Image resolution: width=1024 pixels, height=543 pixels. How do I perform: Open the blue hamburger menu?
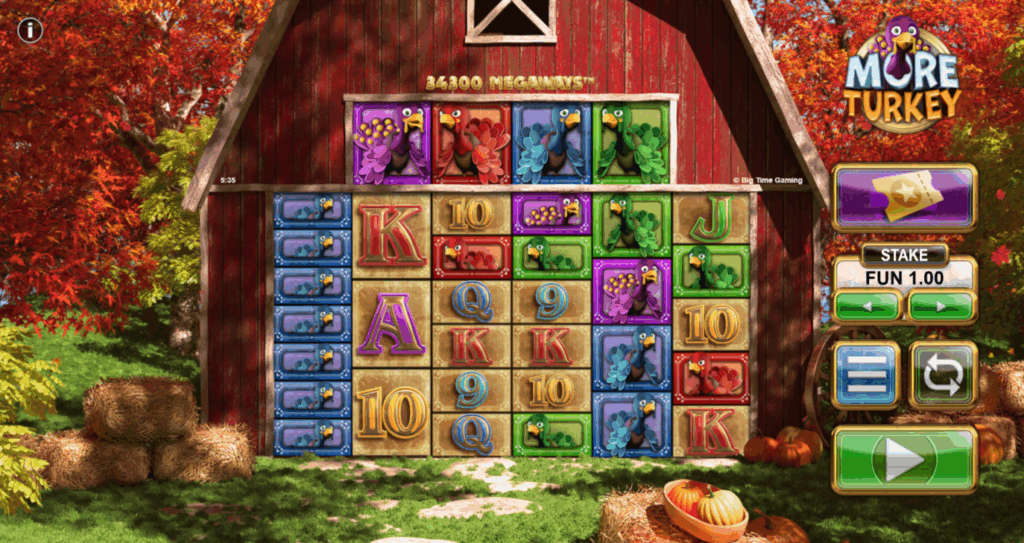[x=866, y=375]
